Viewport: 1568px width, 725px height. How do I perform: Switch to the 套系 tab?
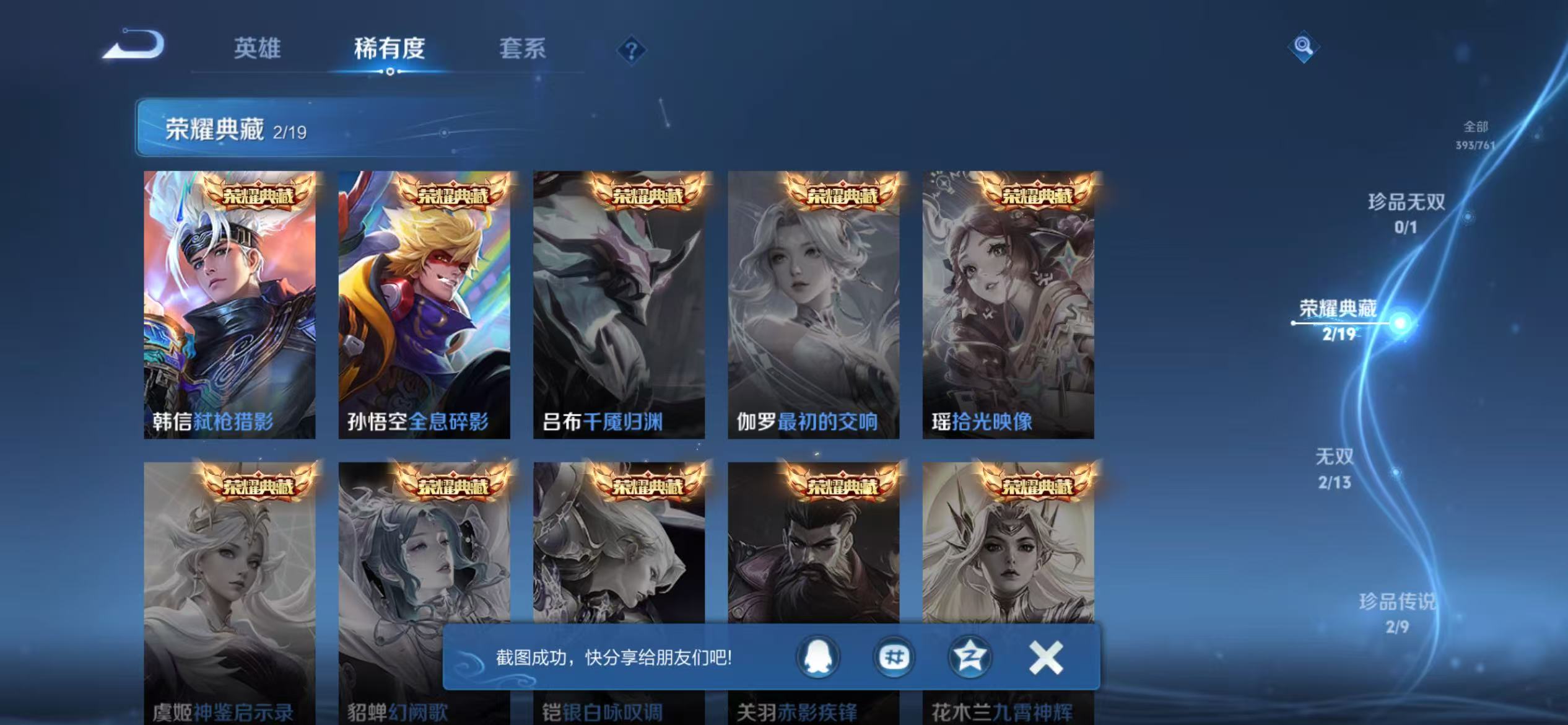click(523, 49)
